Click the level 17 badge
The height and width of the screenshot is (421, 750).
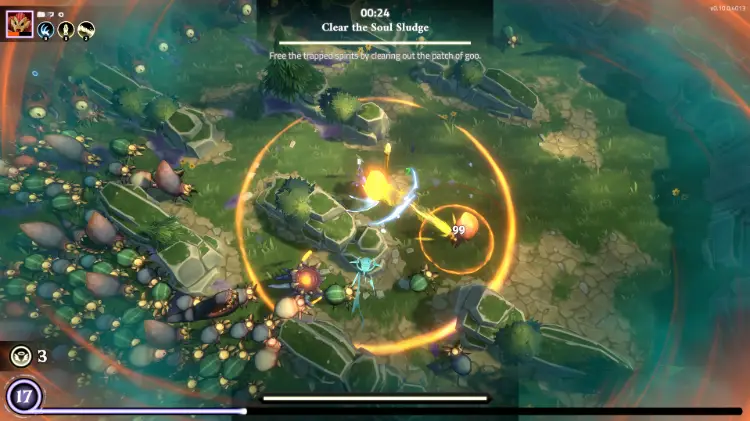22,397
